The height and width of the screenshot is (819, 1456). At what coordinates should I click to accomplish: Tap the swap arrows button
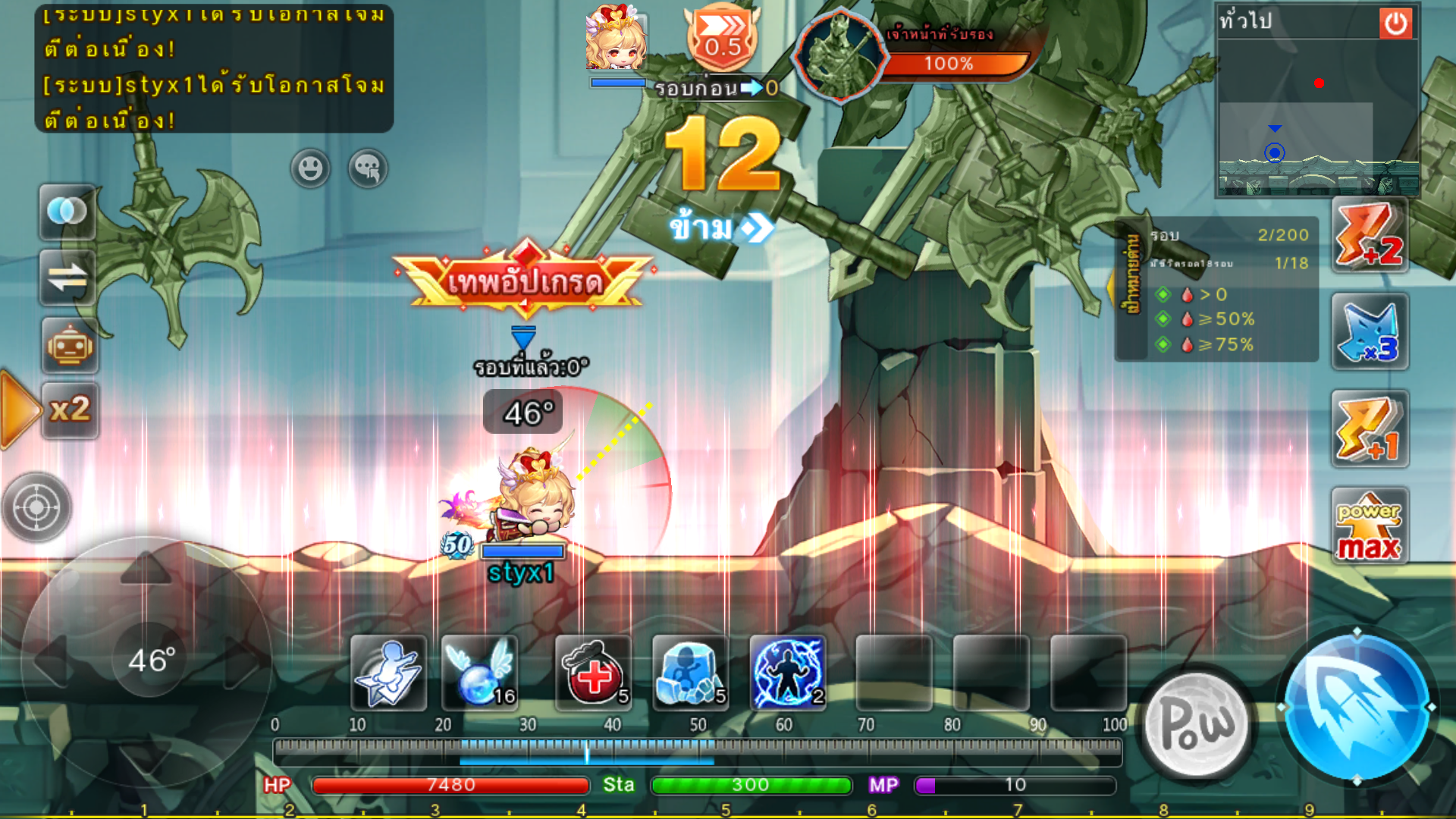67,278
